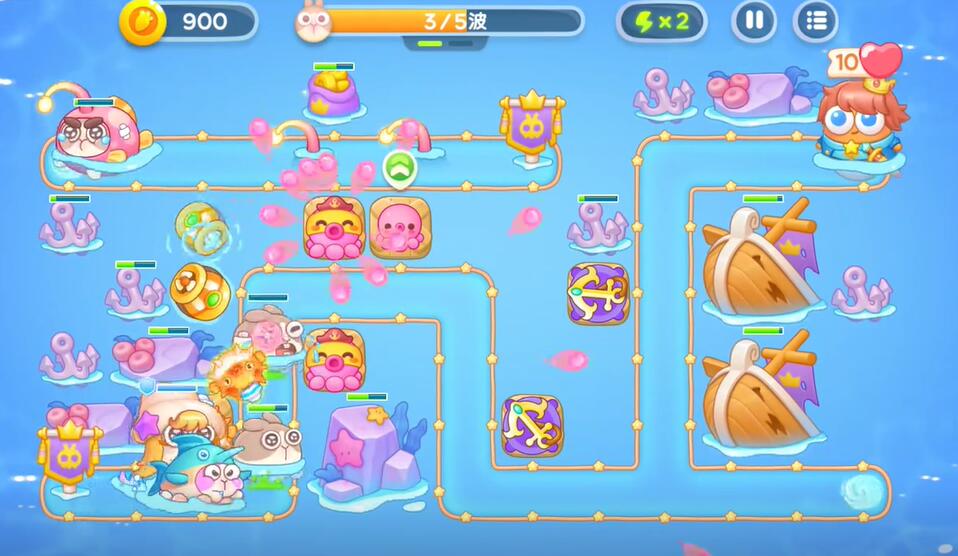Pause the game
The width and height of the screenshot is (958, 556).
754,21
